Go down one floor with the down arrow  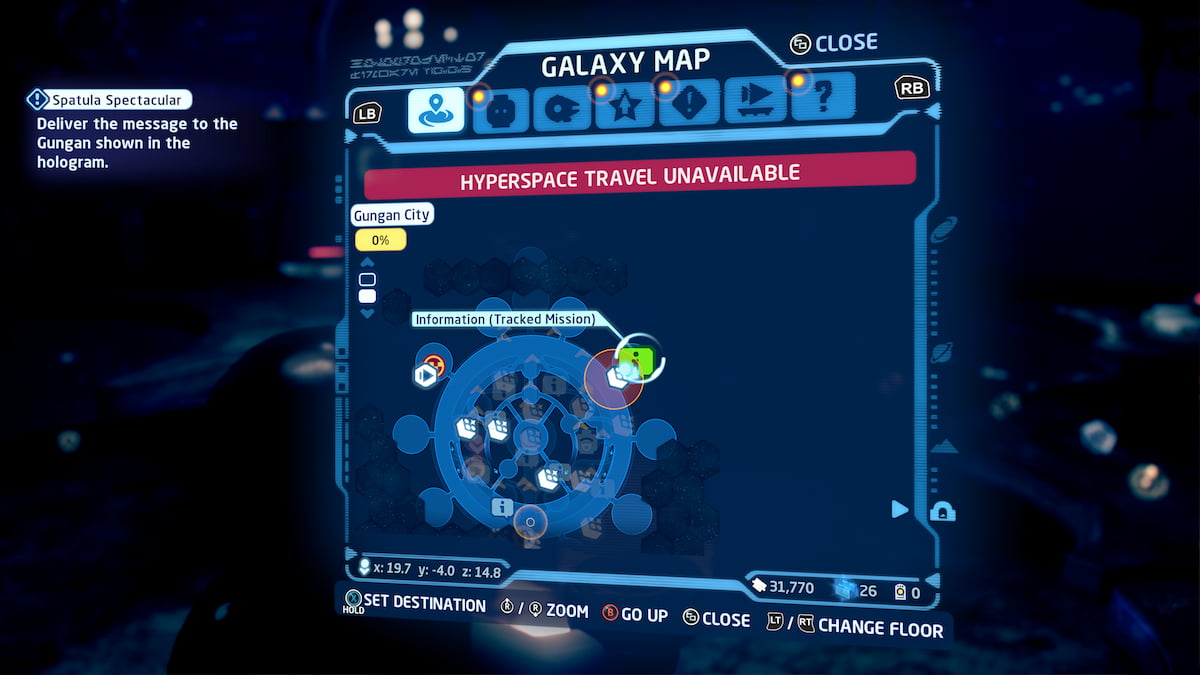tap(367, 313)
